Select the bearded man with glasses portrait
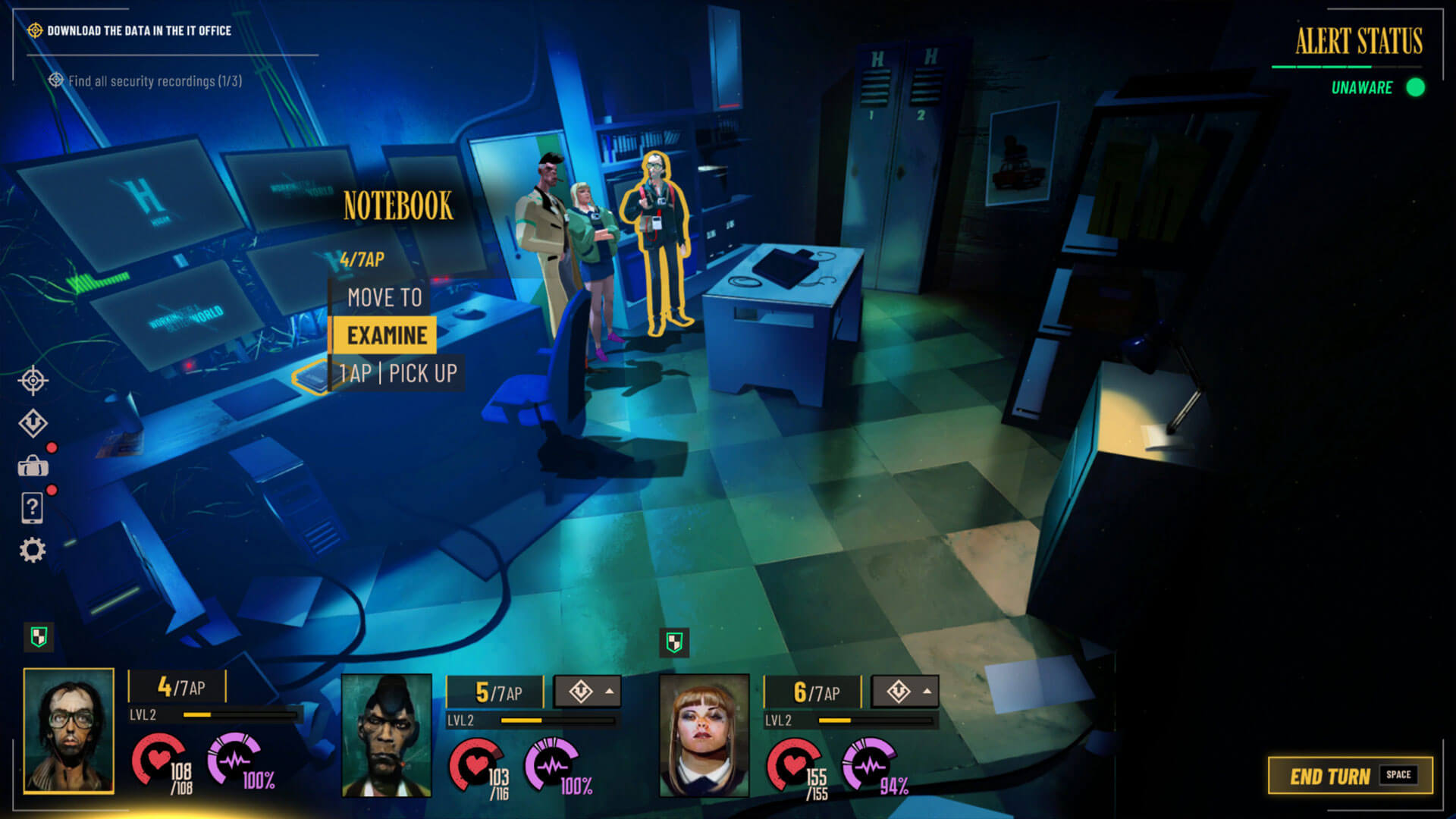 (x=69, y=730)
